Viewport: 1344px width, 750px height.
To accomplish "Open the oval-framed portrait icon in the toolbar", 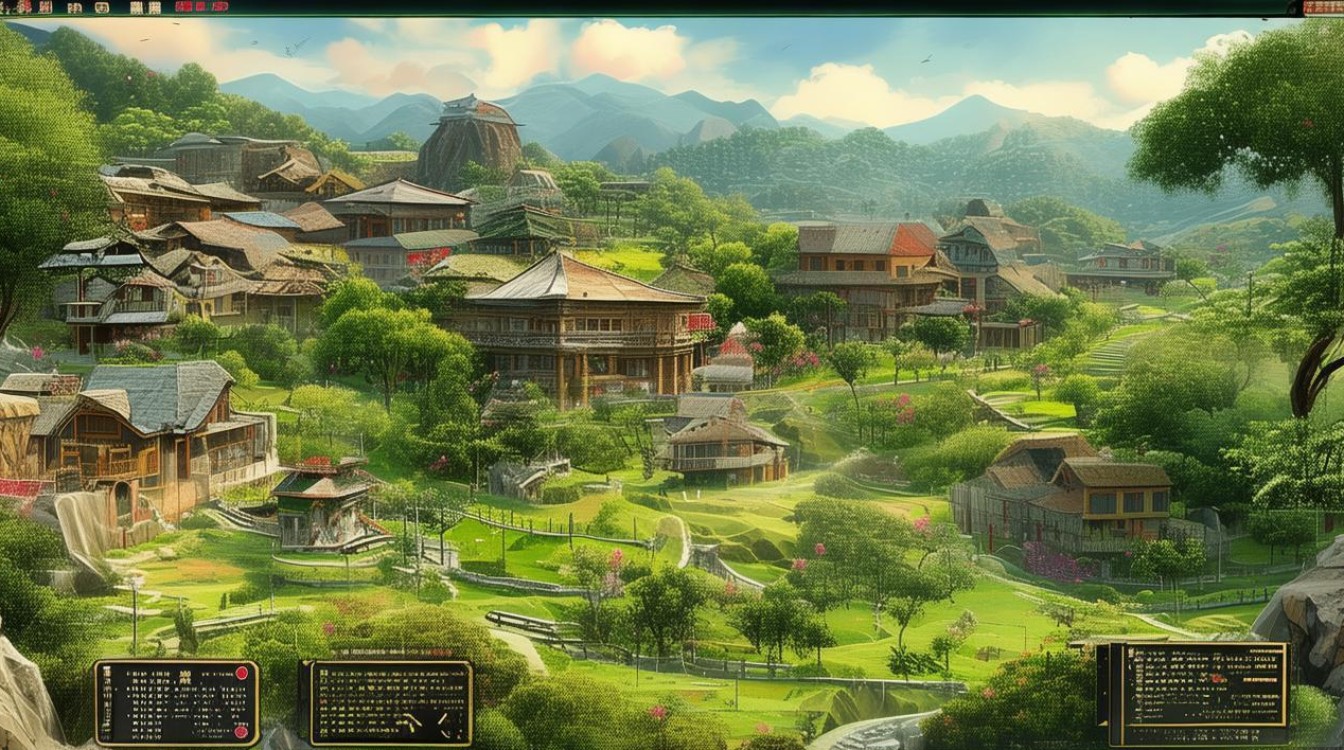I will [103, 8].
